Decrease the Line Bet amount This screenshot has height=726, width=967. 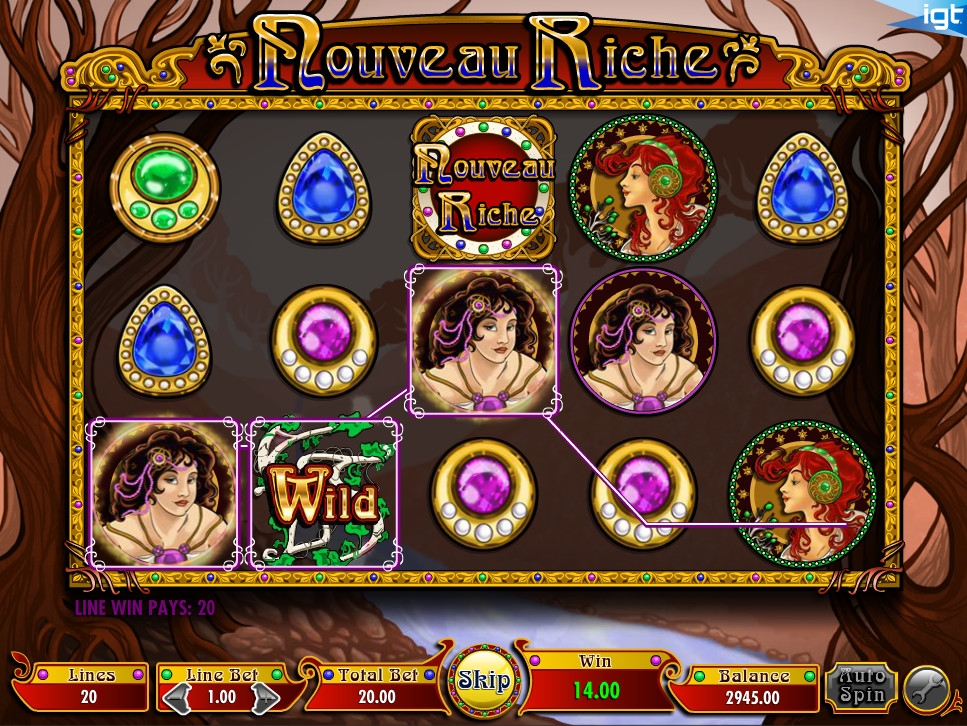point(175,695)
